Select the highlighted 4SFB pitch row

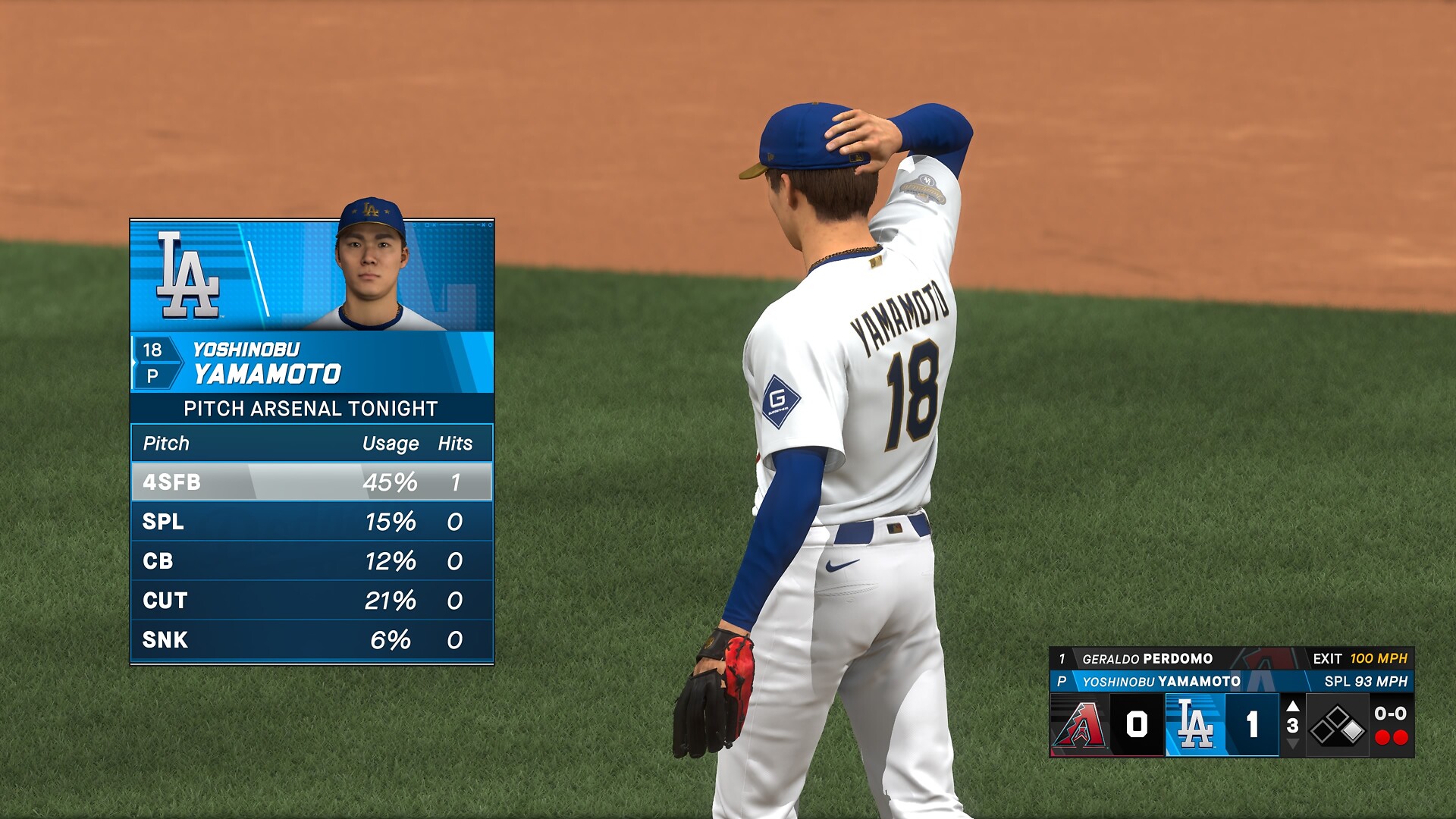pyautogui.click(x=312, y=482)
